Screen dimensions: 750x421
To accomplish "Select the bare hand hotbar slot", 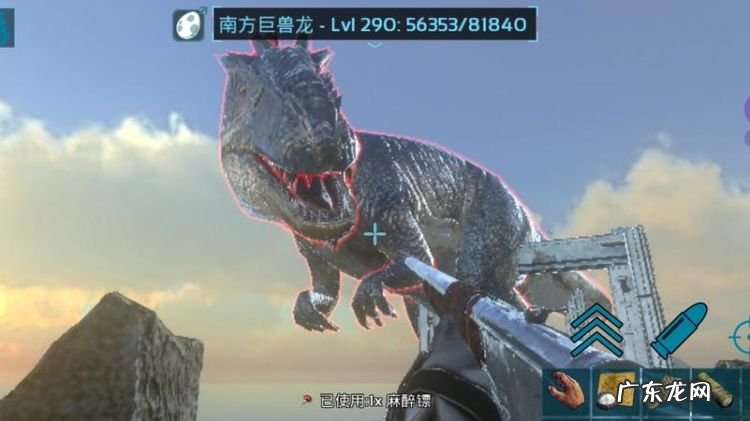I will [567, 391].
